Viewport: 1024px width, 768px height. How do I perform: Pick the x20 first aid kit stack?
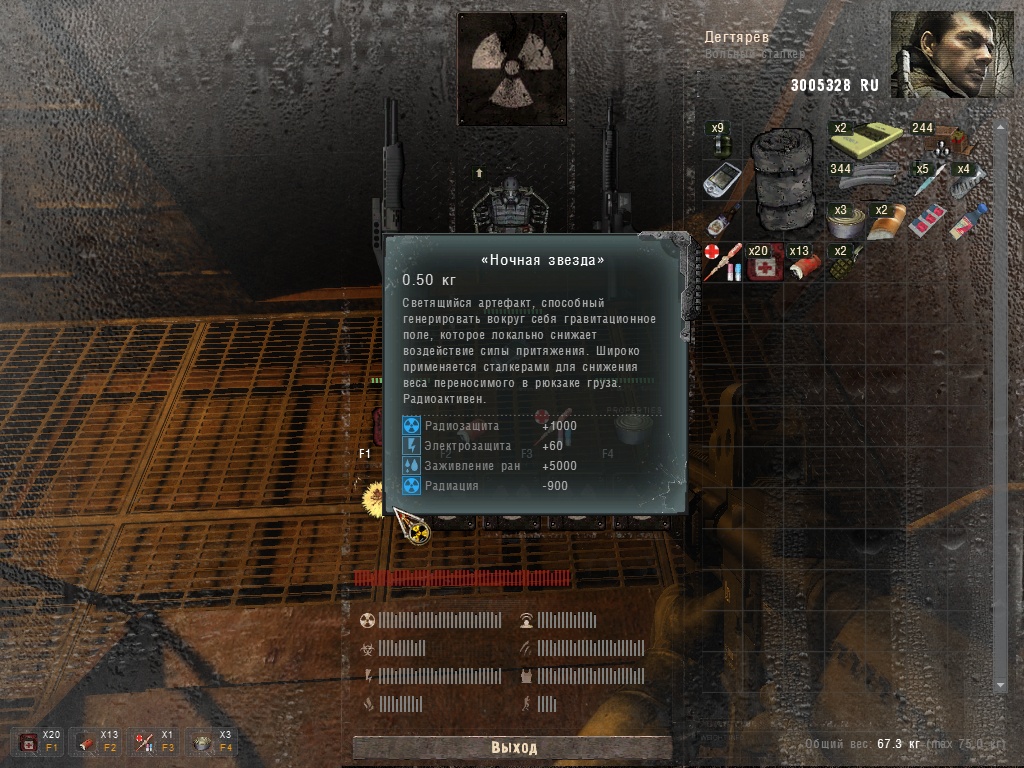[x=765, y=262]
